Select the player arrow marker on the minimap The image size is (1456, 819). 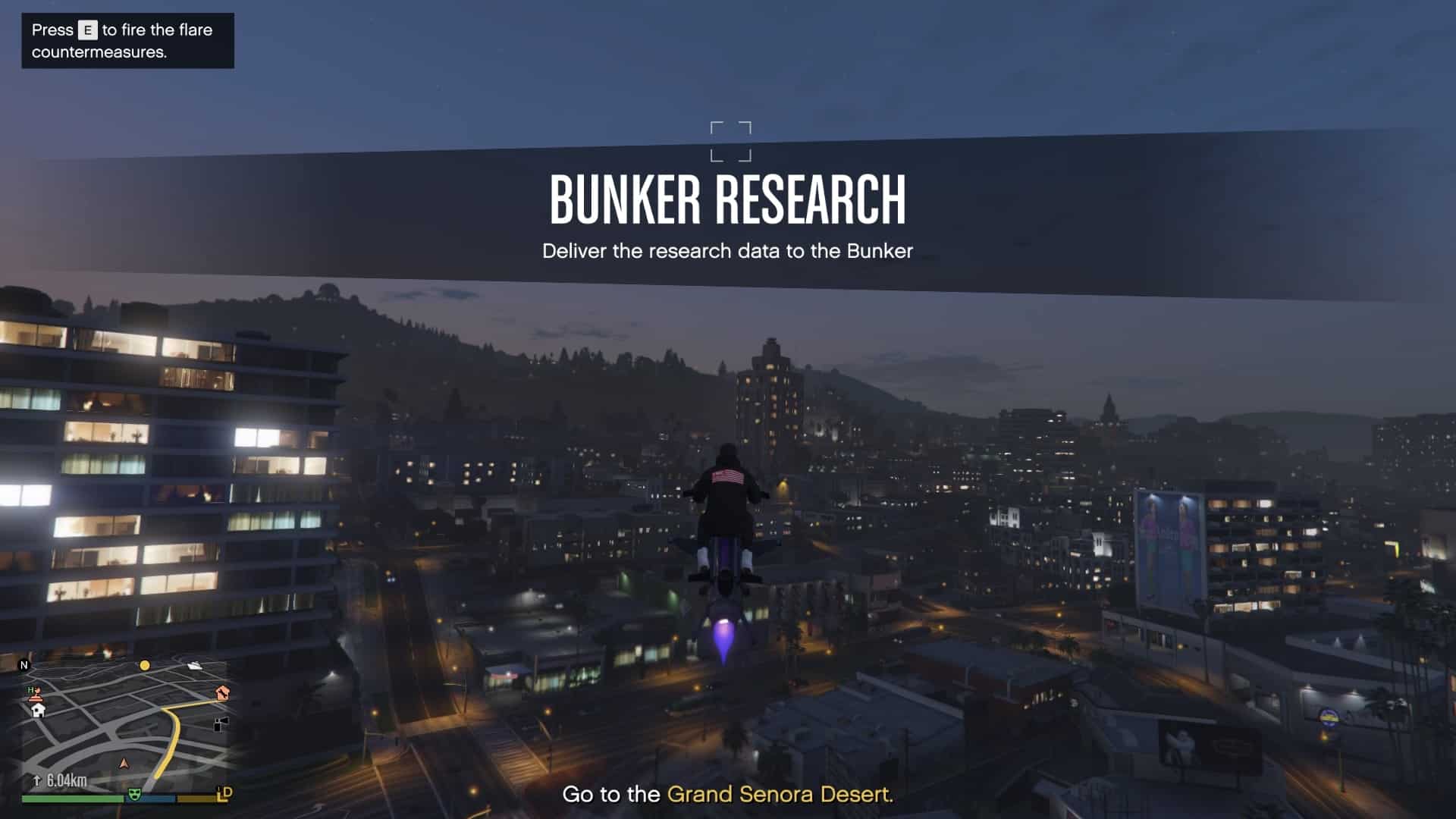(x=124, y=764)
